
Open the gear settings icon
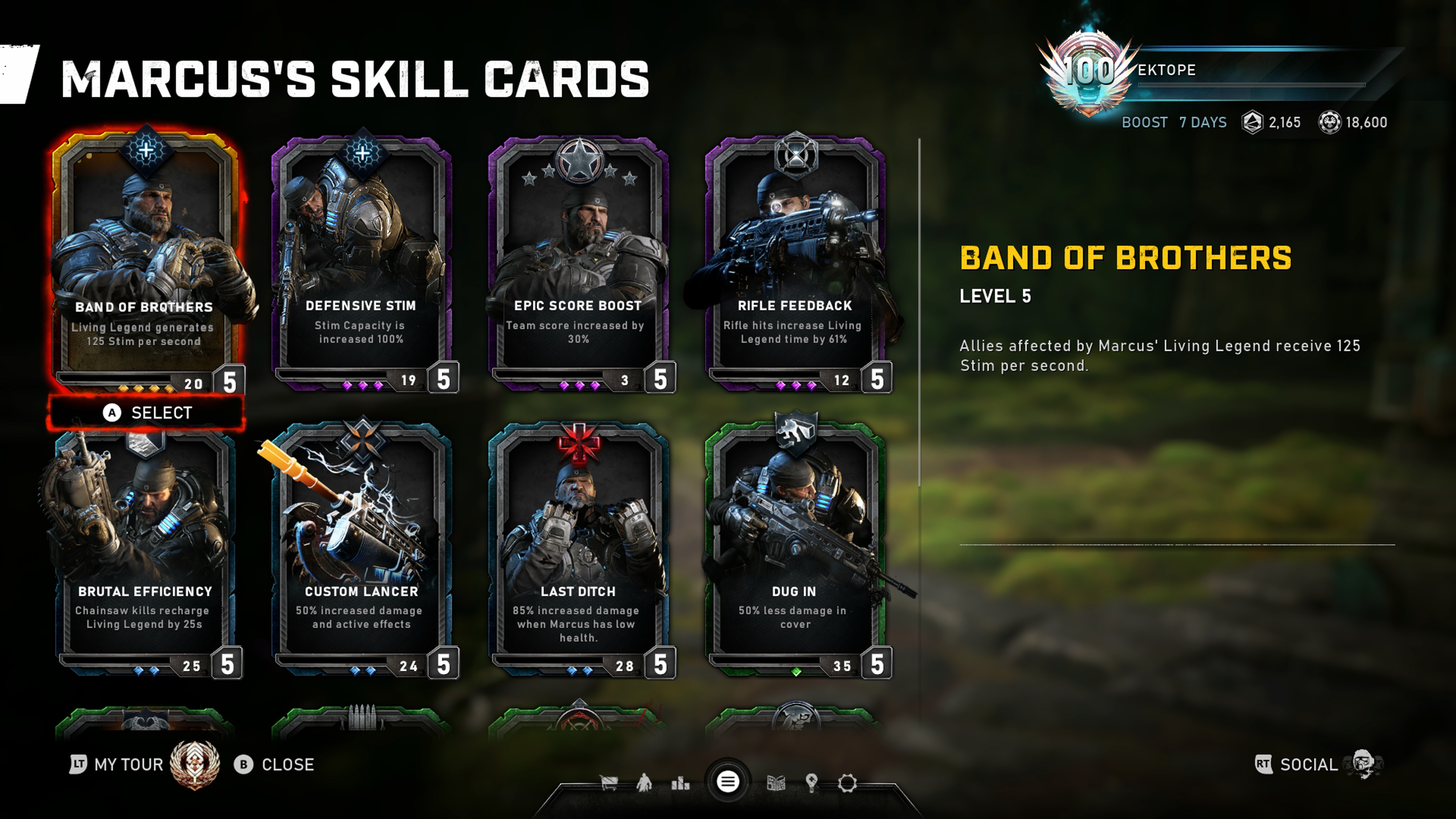click(x=847, y=783)
